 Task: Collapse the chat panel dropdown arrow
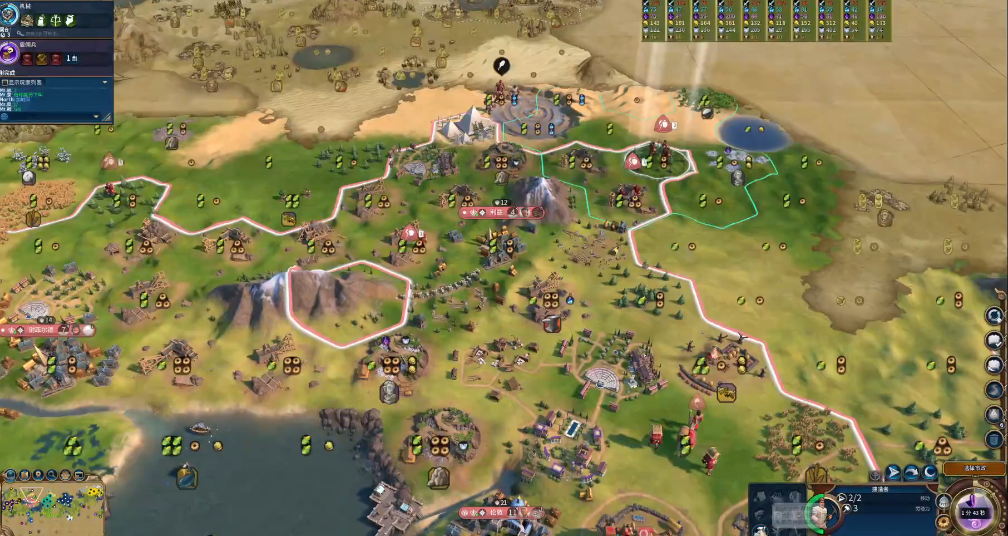[105, 82]
